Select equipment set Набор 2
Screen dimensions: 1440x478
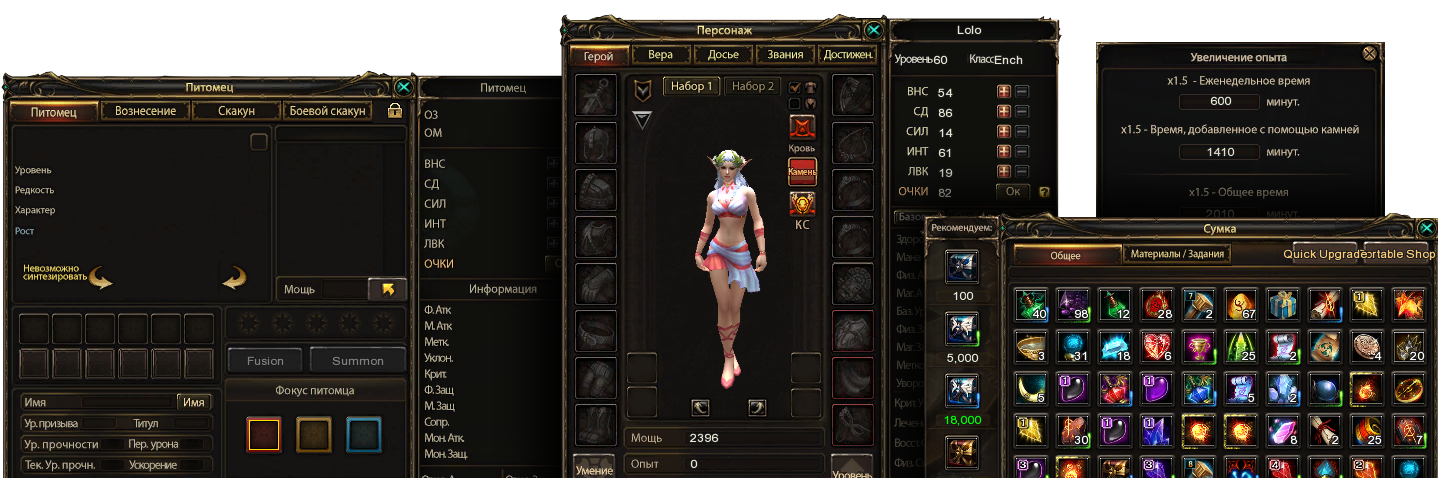(752, 86)
